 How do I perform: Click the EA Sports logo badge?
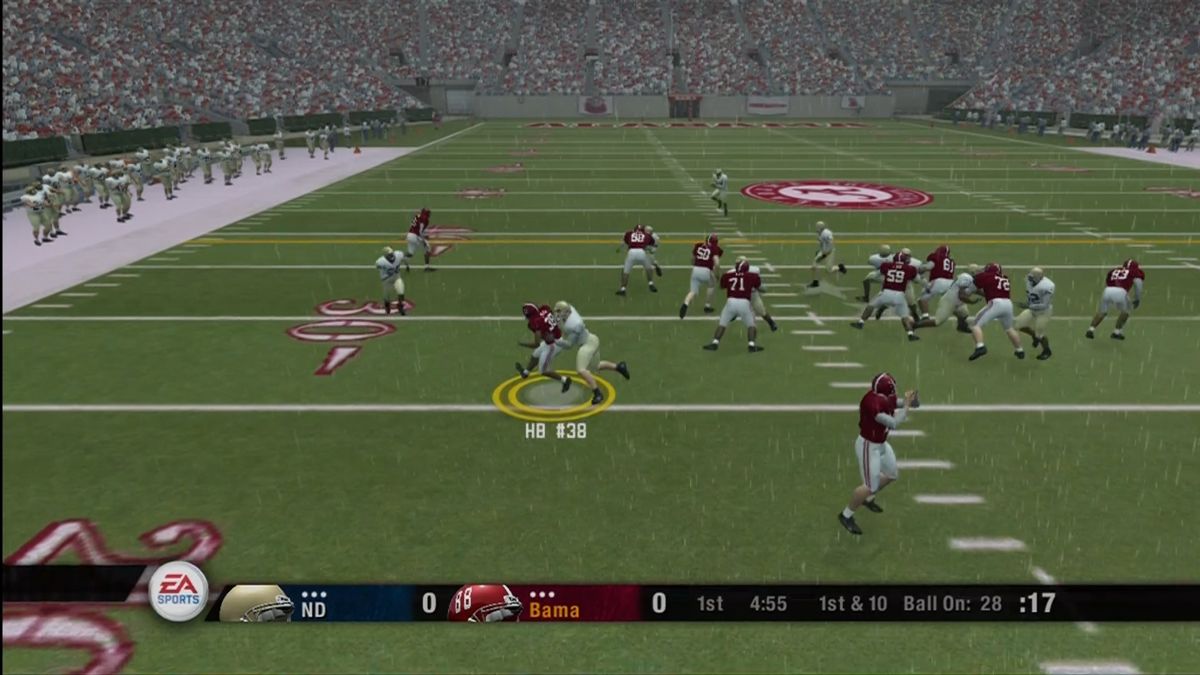tap(178, 592)
